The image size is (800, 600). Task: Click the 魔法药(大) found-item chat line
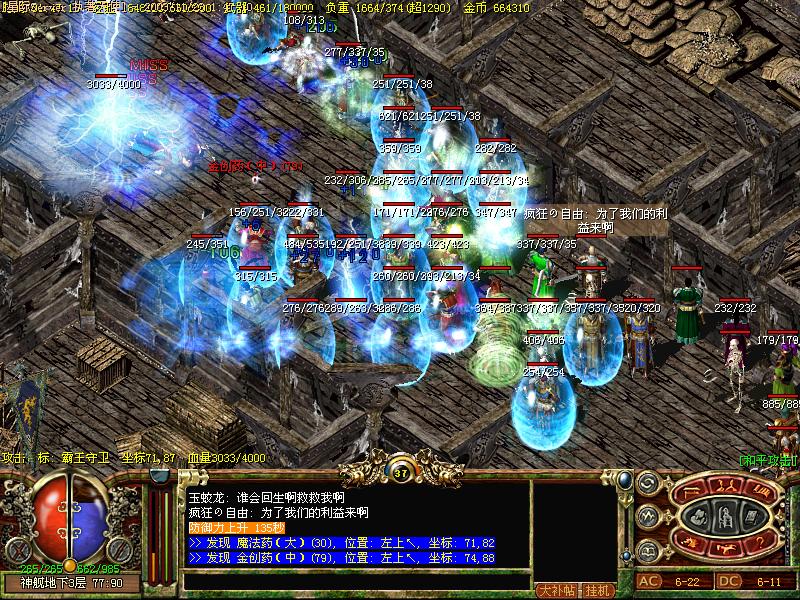341,543
